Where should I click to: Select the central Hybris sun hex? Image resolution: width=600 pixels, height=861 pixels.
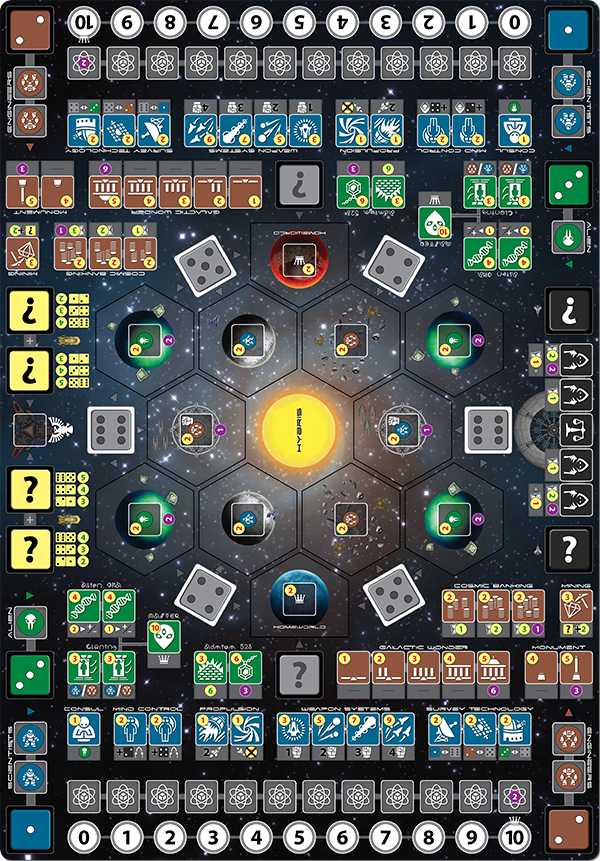tap(299, 430)
